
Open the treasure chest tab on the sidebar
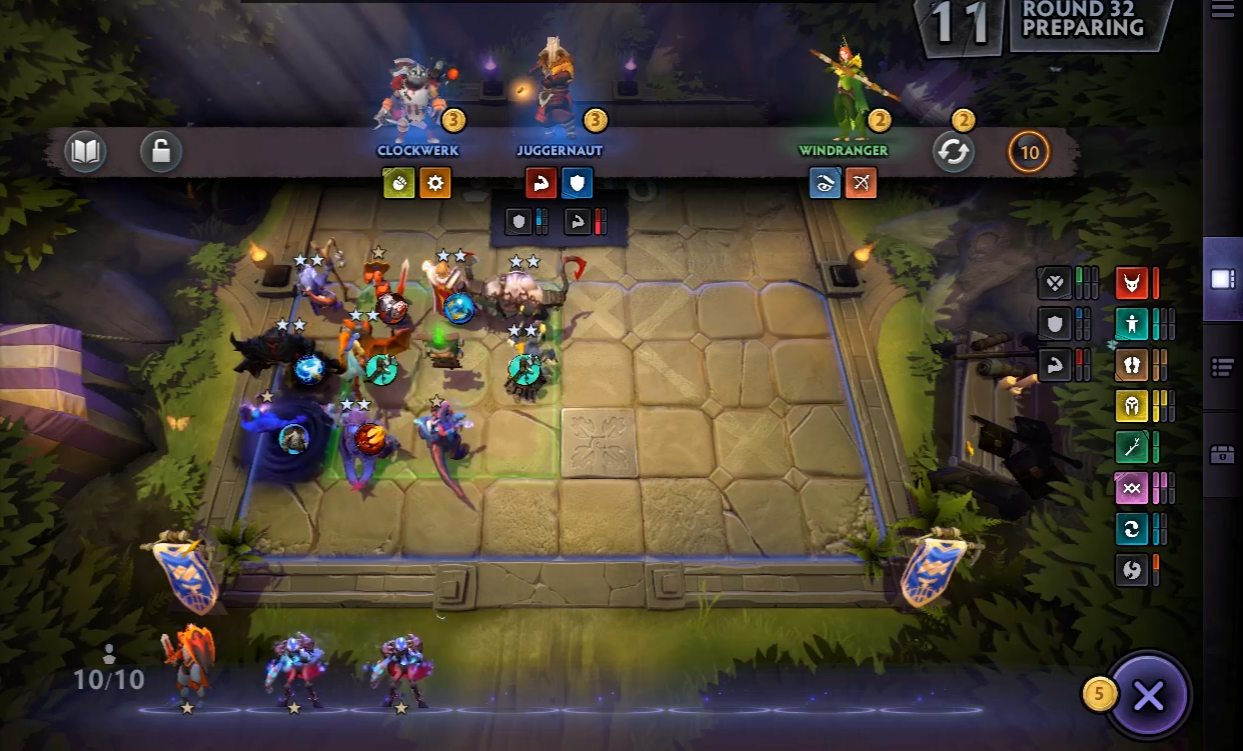pyautogui.click(x=1222, y=455)
